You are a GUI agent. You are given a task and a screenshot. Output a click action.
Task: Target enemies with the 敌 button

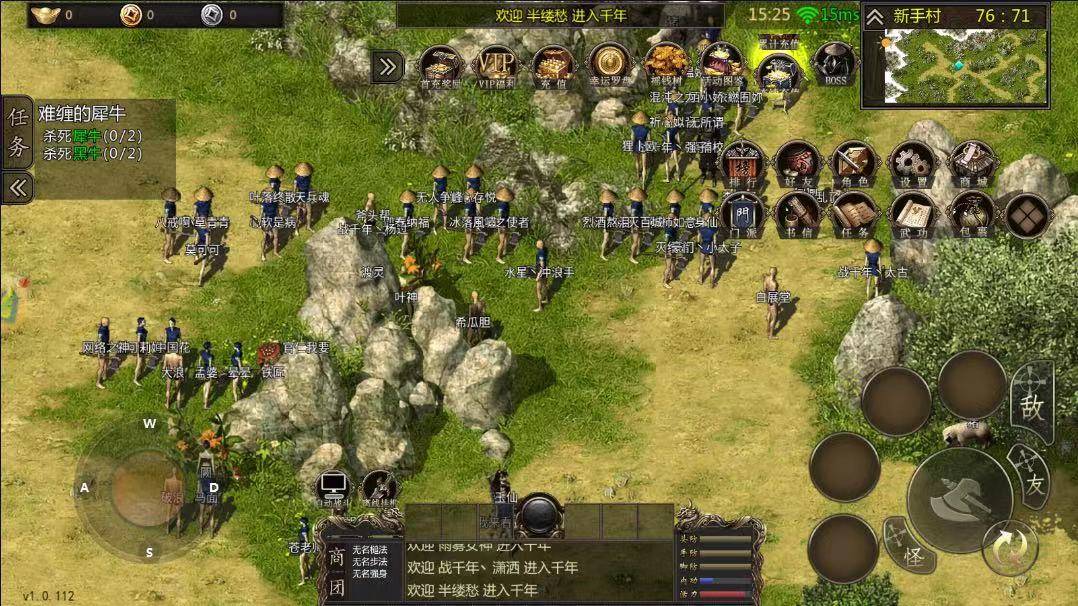pyautogui.click(x=1032, y=404)
